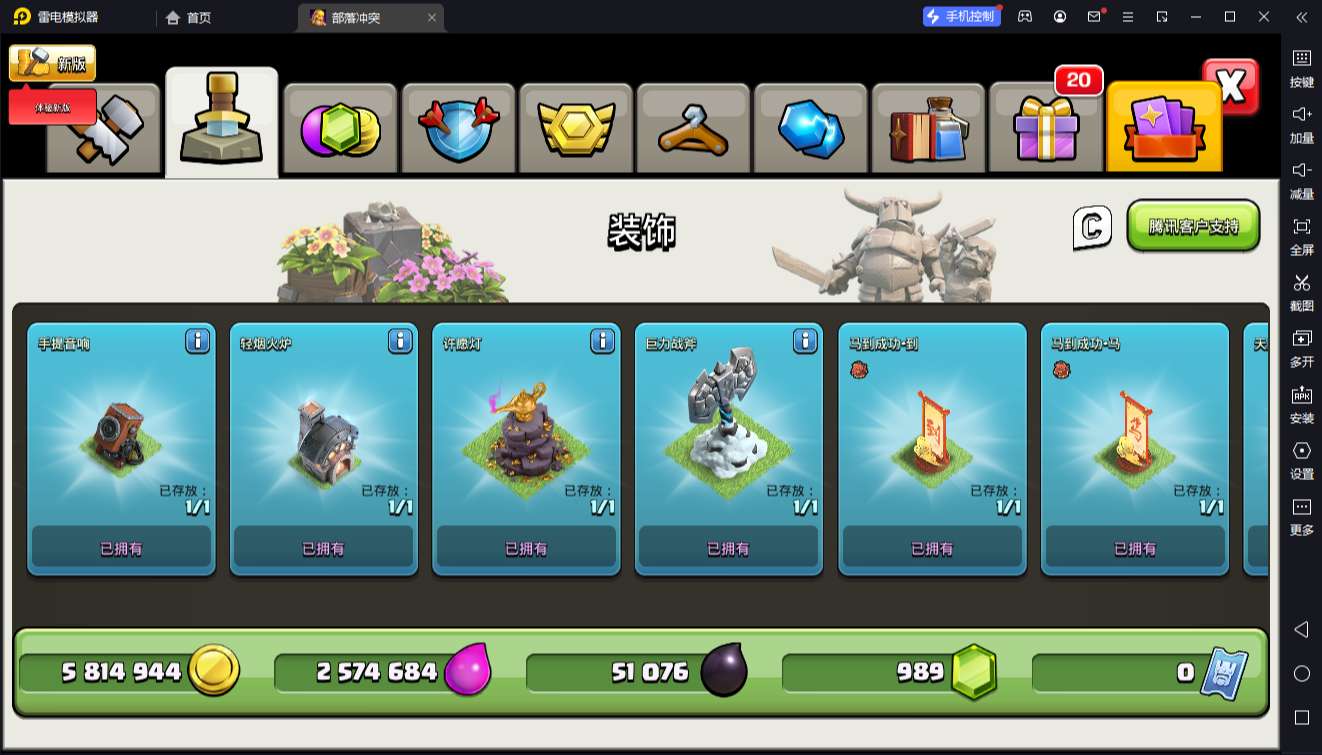Switch to the clothes hanger skins tab
Screen dimensions: 1322x755
693,130
